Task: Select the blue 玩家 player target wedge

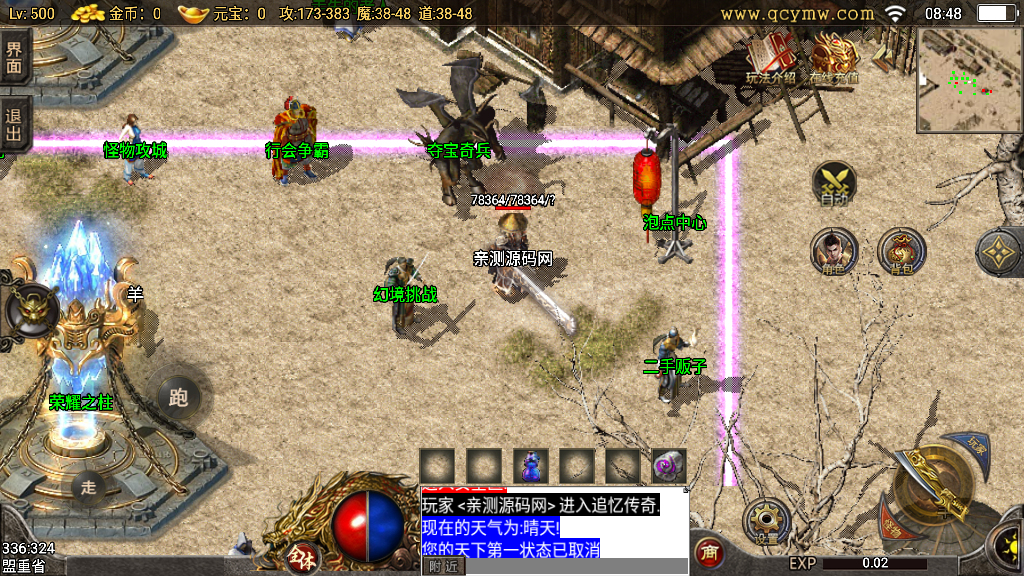Action: 976,444
